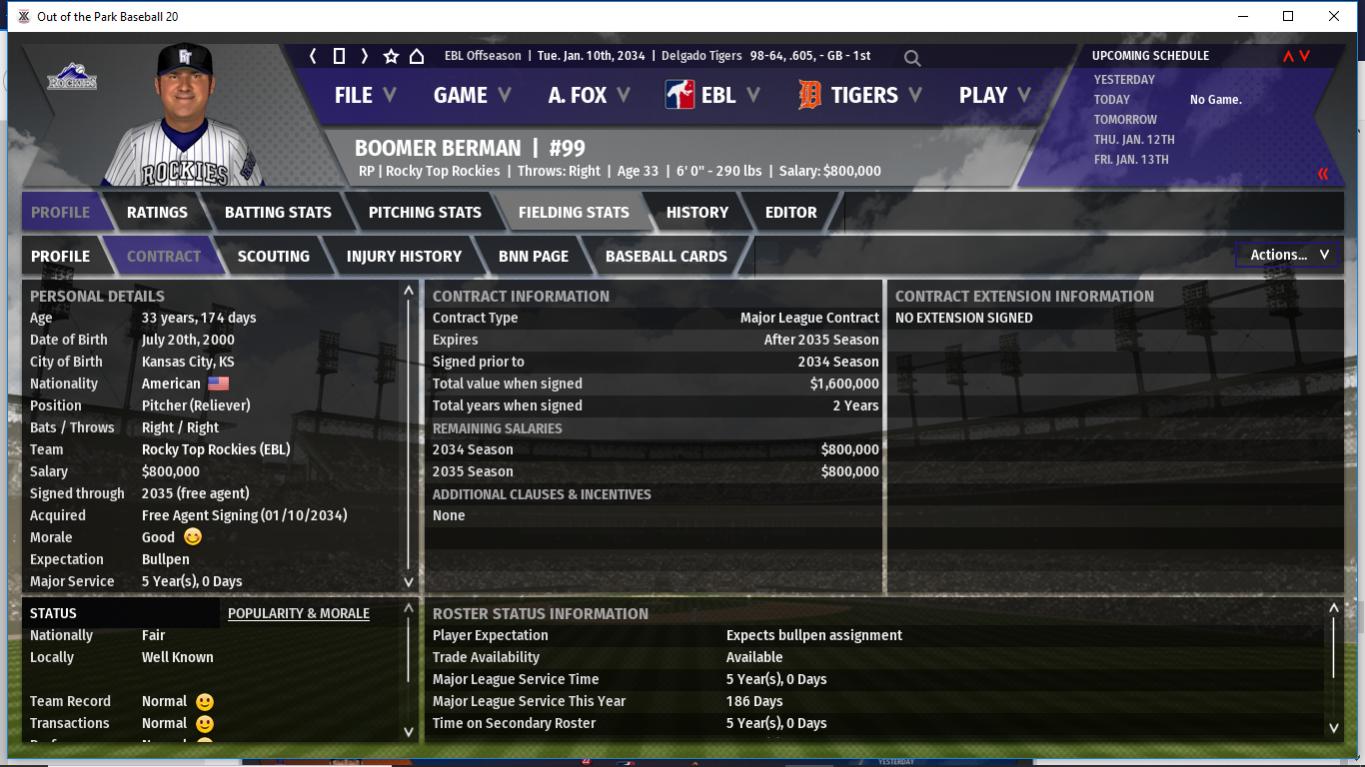Open the PLAY menu
Screen dimensions: 1365x767
pyautogui.click(x=994, y=95)
